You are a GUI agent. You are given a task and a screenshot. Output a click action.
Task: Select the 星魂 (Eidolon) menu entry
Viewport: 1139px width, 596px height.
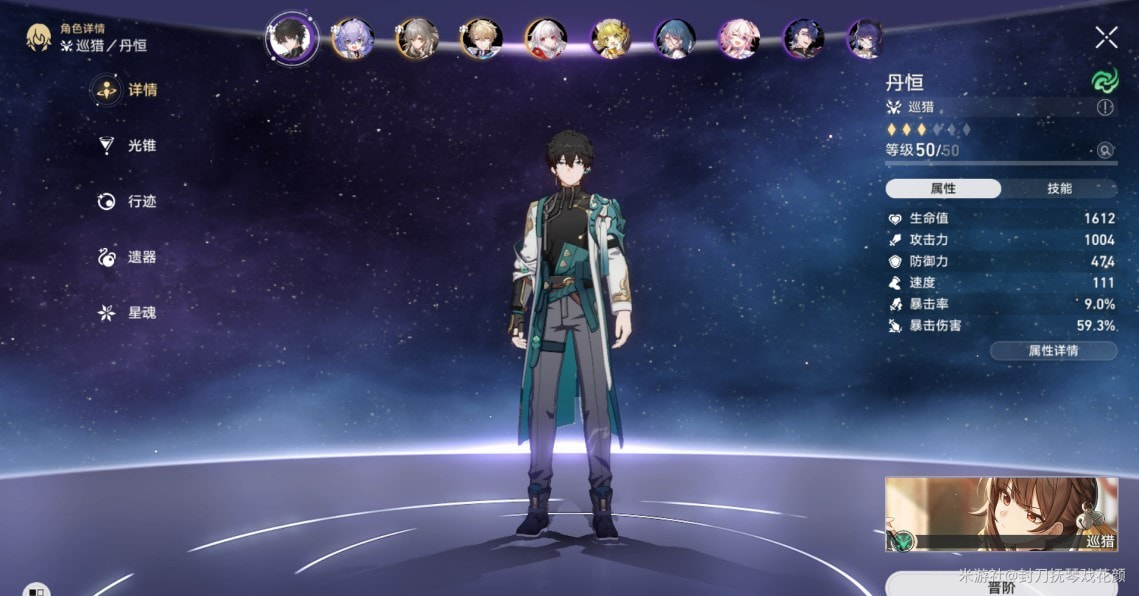click(x=127, y=313)
